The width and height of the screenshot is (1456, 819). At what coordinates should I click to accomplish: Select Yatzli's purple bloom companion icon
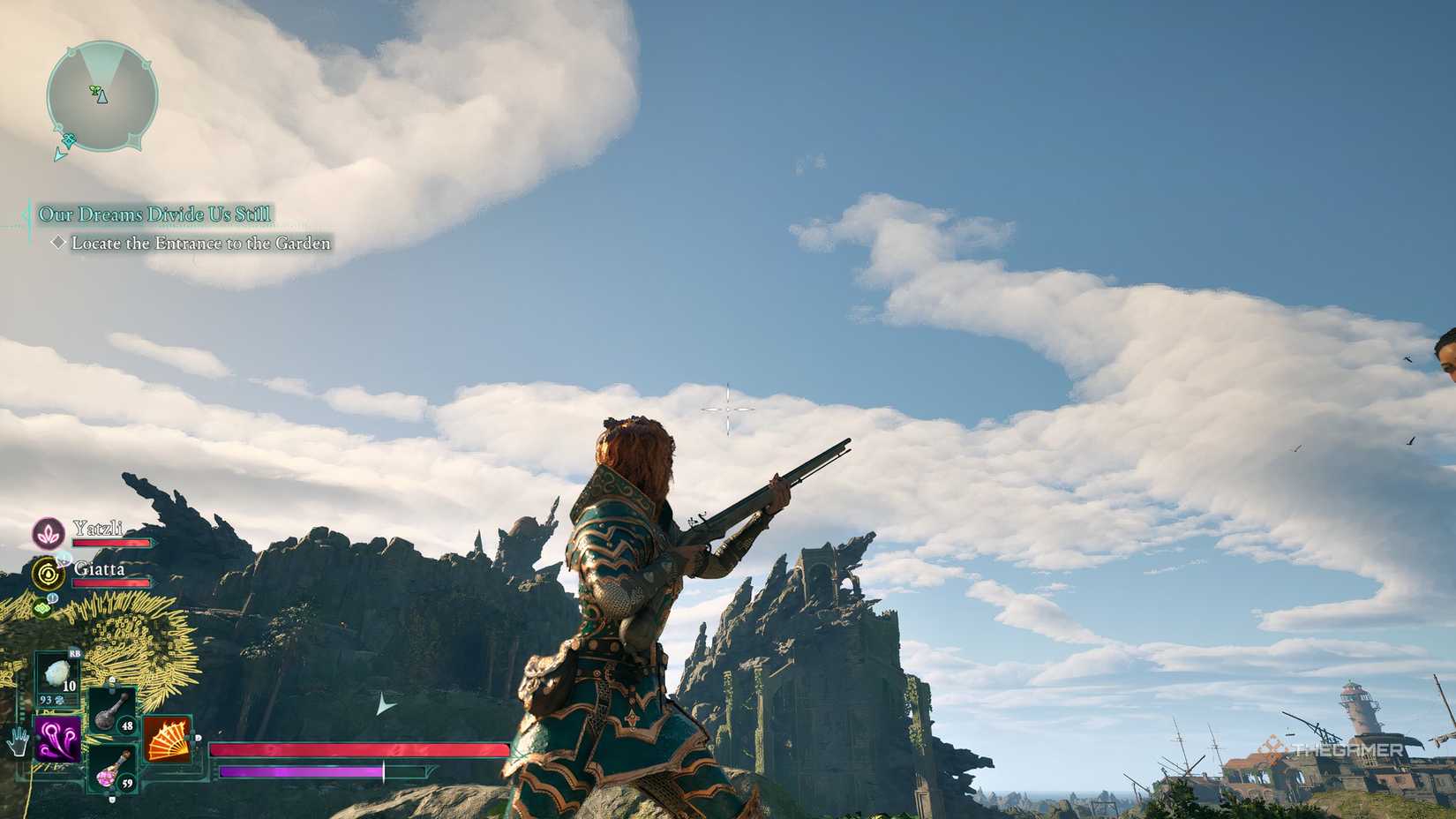[49, 533]
